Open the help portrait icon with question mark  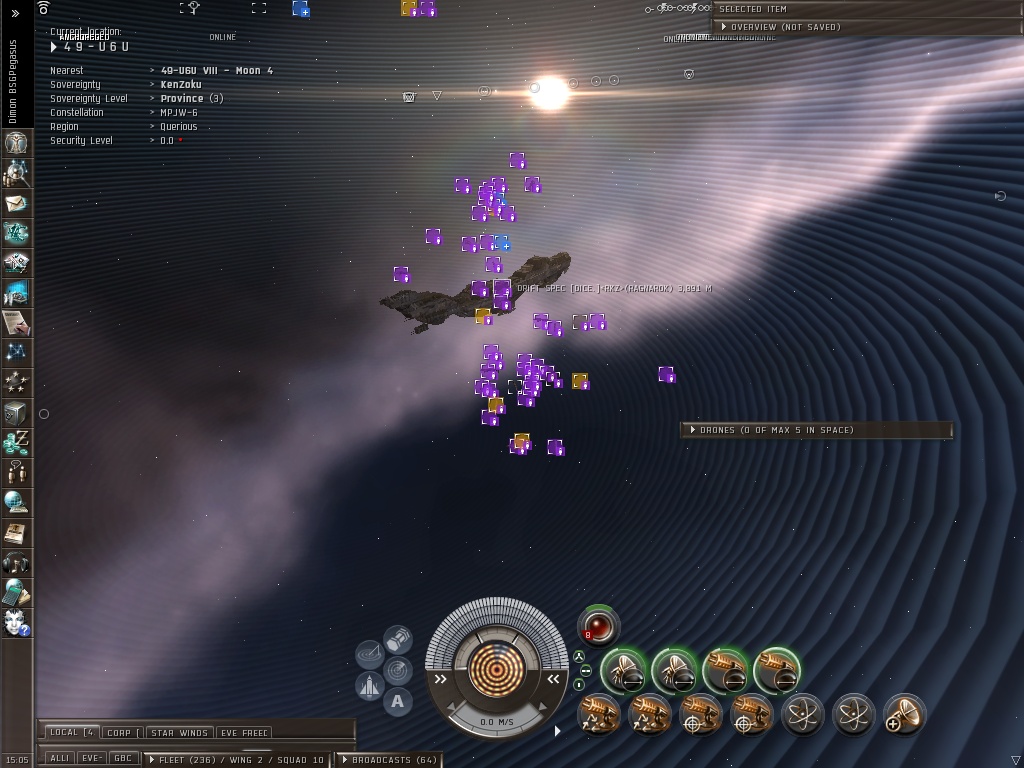pos(16,622)
